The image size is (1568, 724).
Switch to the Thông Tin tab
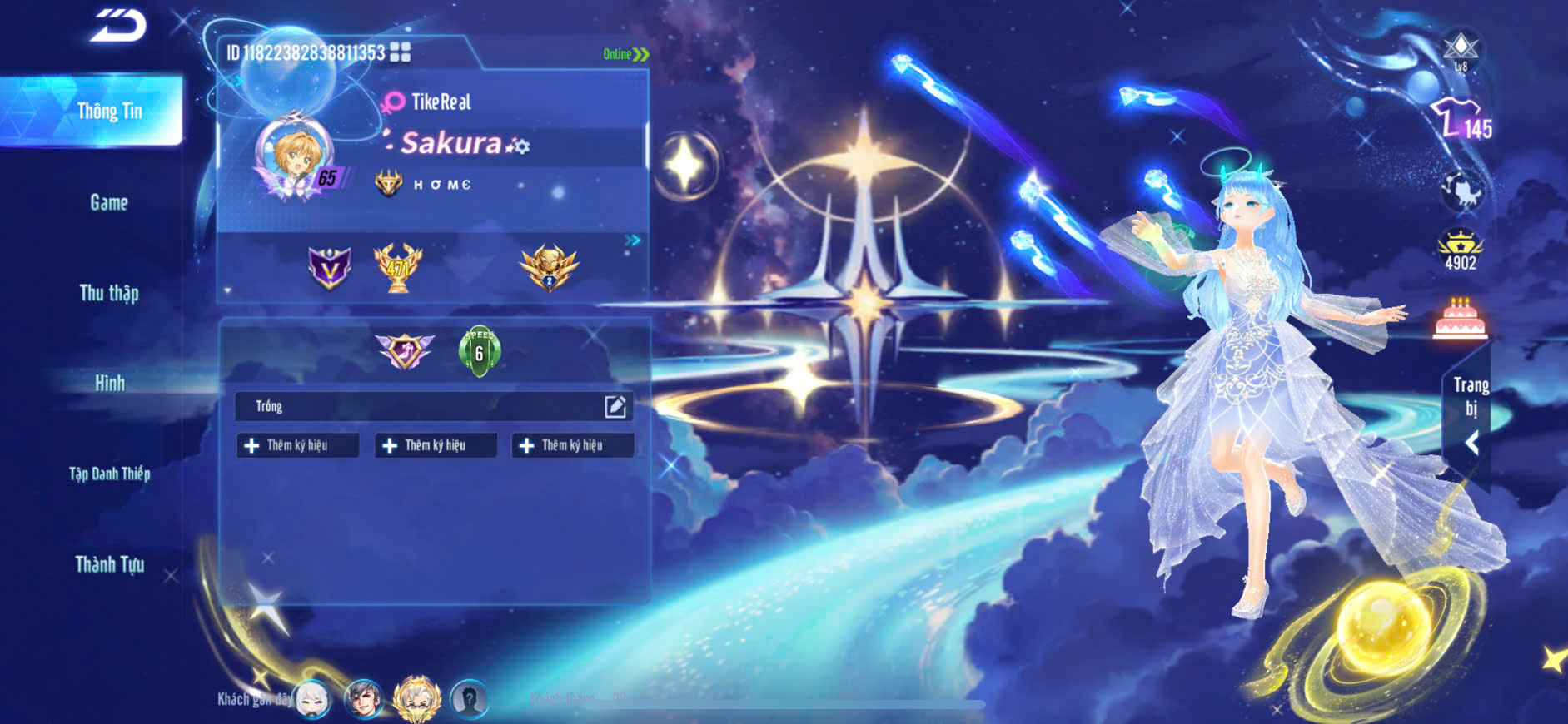pos(109,112)
